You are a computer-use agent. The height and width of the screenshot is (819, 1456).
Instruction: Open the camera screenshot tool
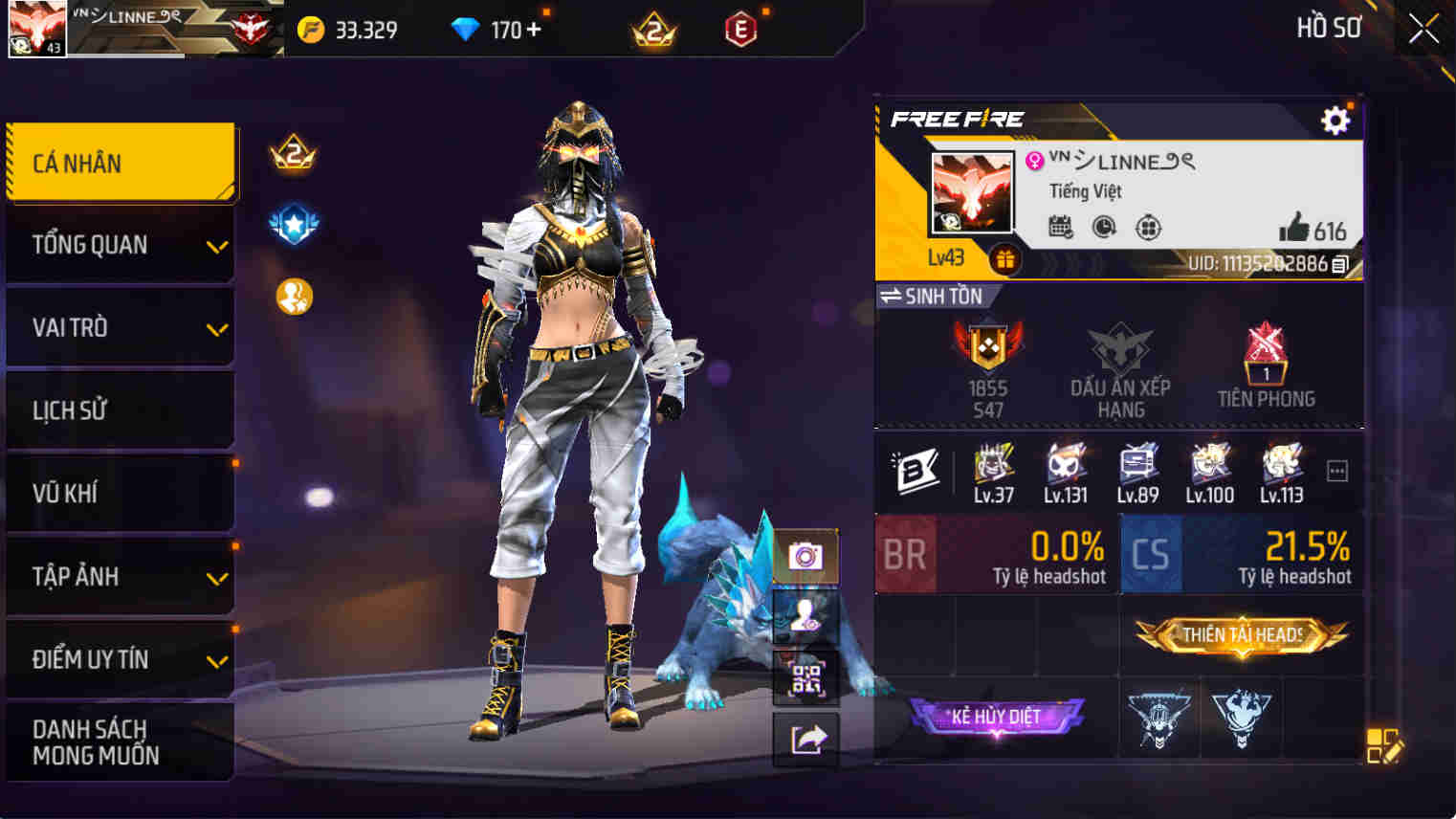point(806,557)
